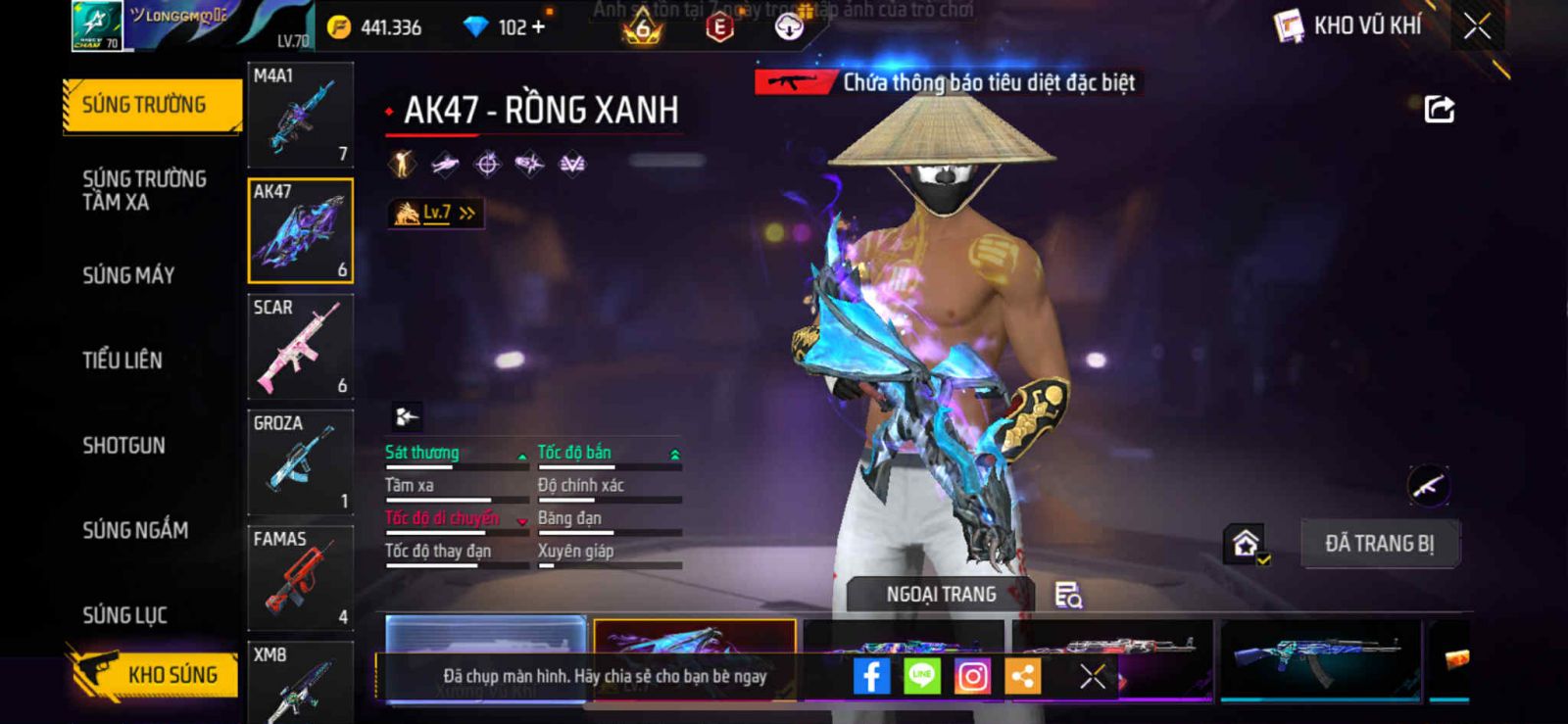Share screenshot via Instagram icon

click(x=972, y=676)
